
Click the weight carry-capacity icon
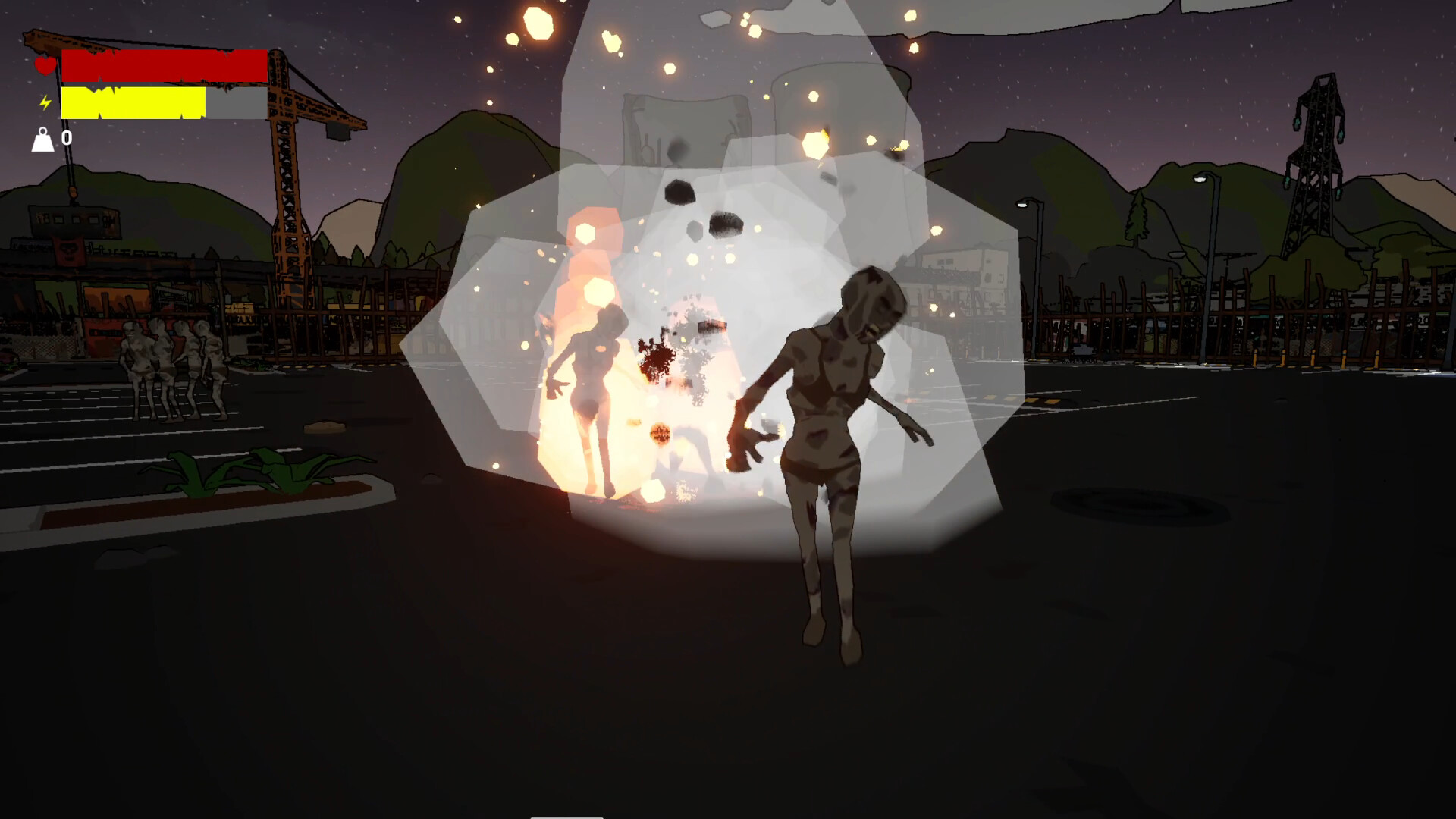[43, 139]
